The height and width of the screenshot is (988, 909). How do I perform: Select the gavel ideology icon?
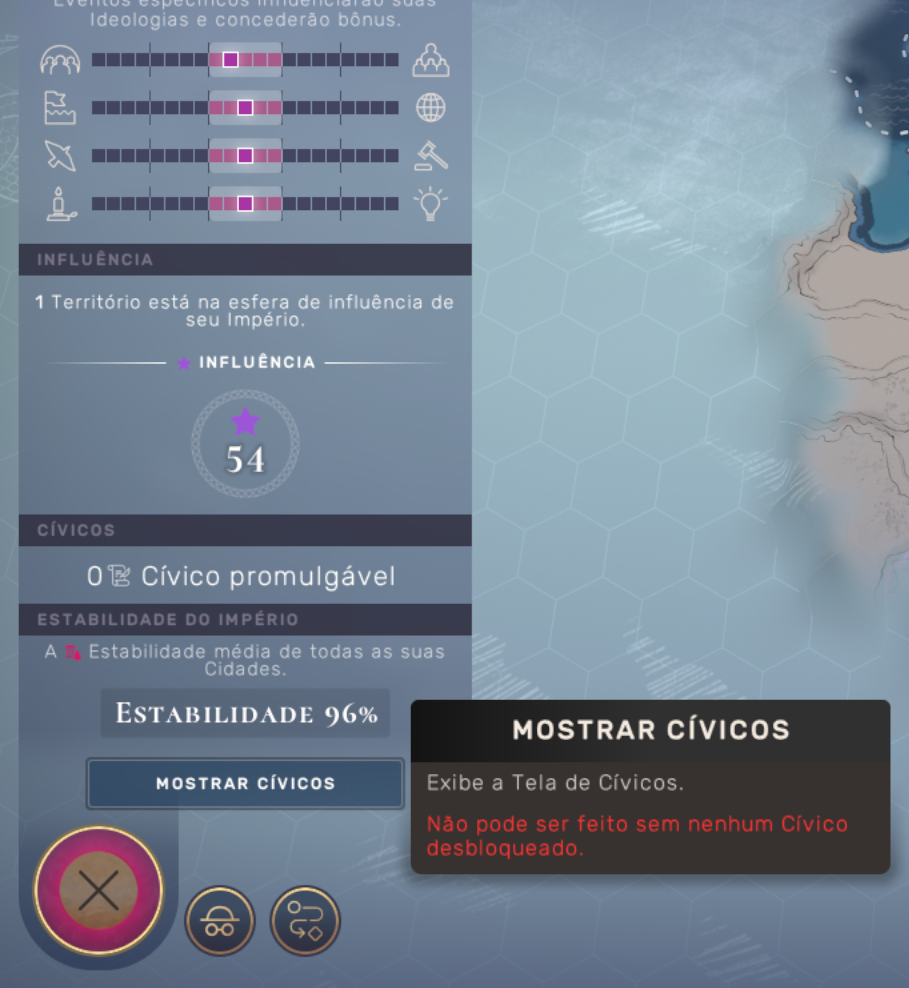431,155
